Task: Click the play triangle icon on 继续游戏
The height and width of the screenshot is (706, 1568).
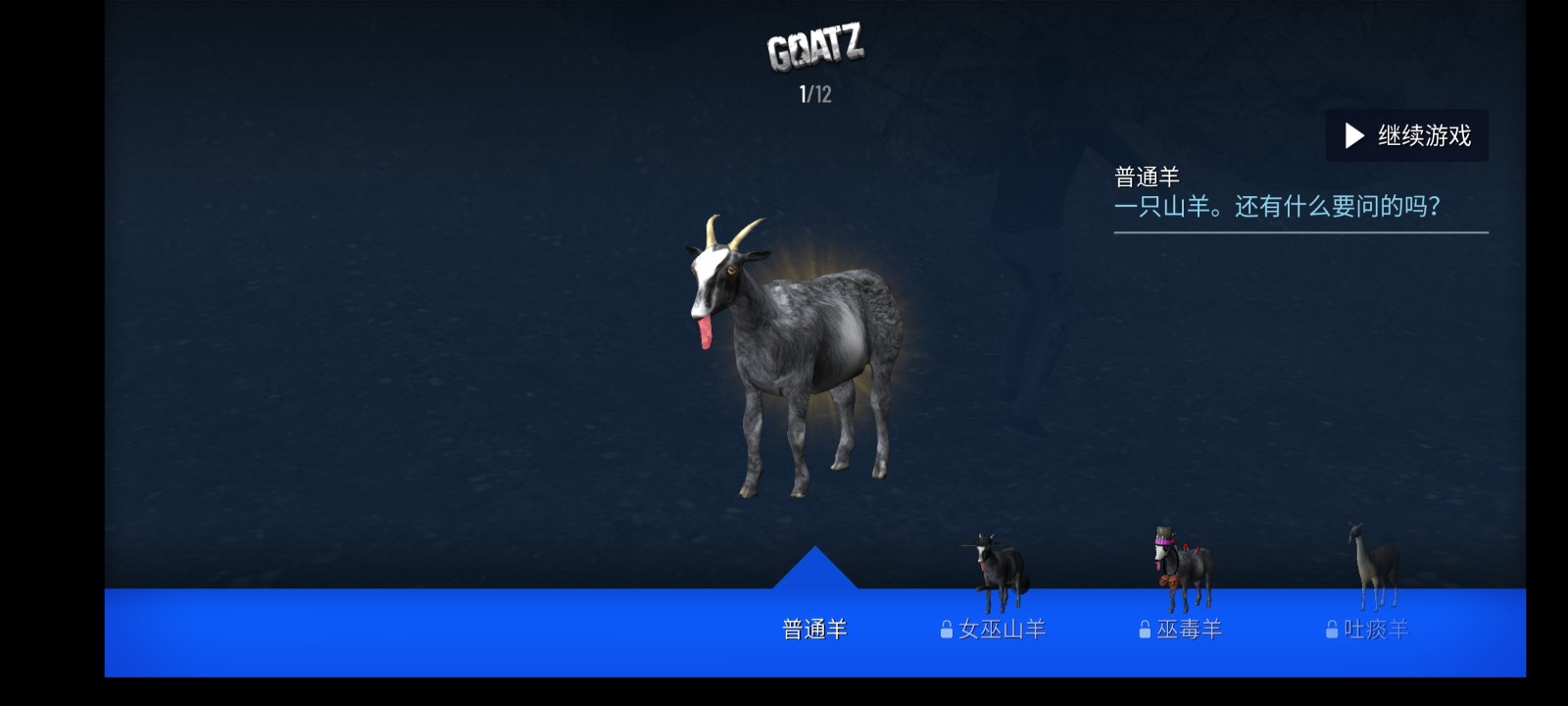Action: click(x=1355, y=136)
